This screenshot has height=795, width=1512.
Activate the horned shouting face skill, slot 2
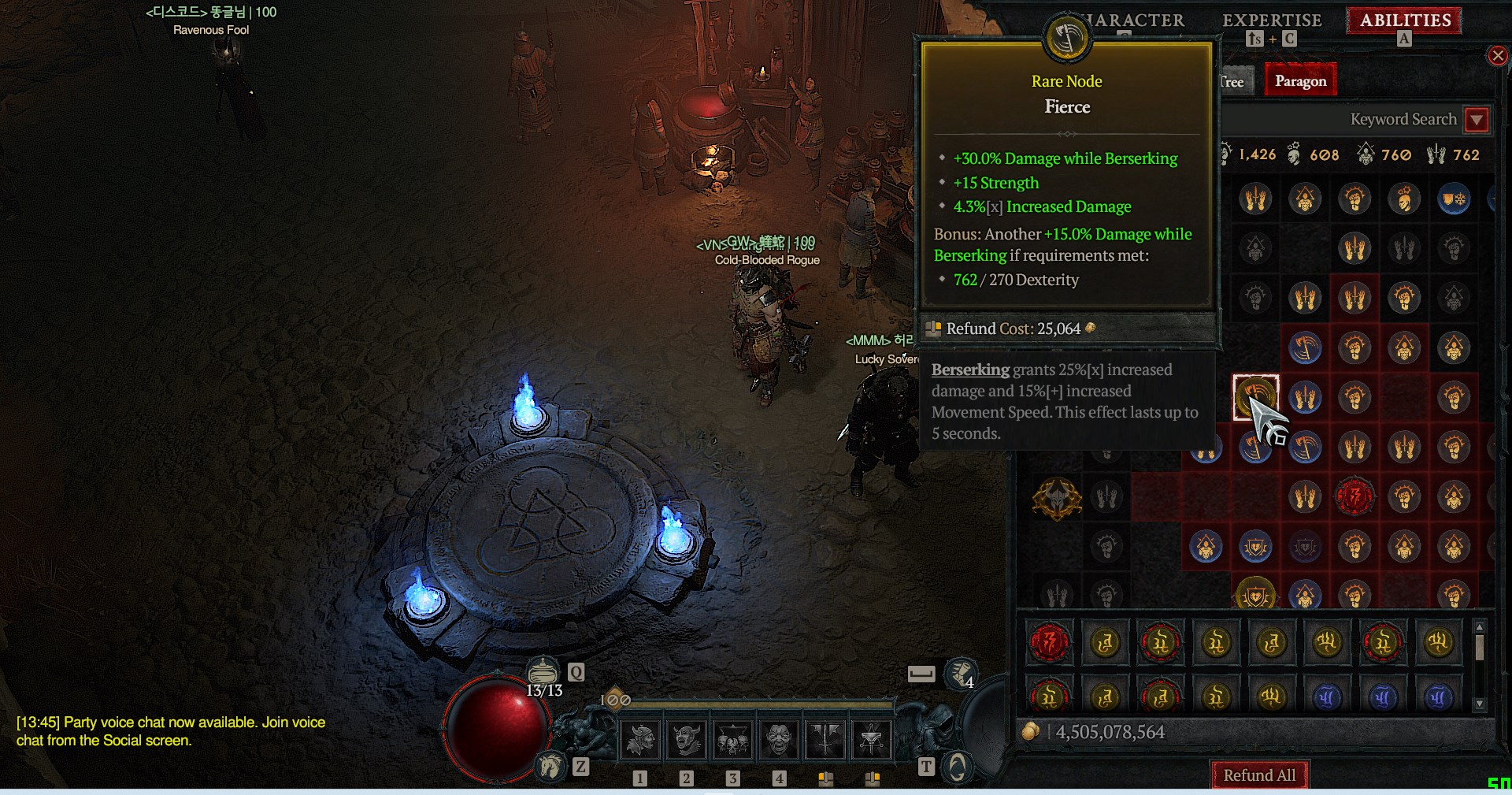point(687,739)
